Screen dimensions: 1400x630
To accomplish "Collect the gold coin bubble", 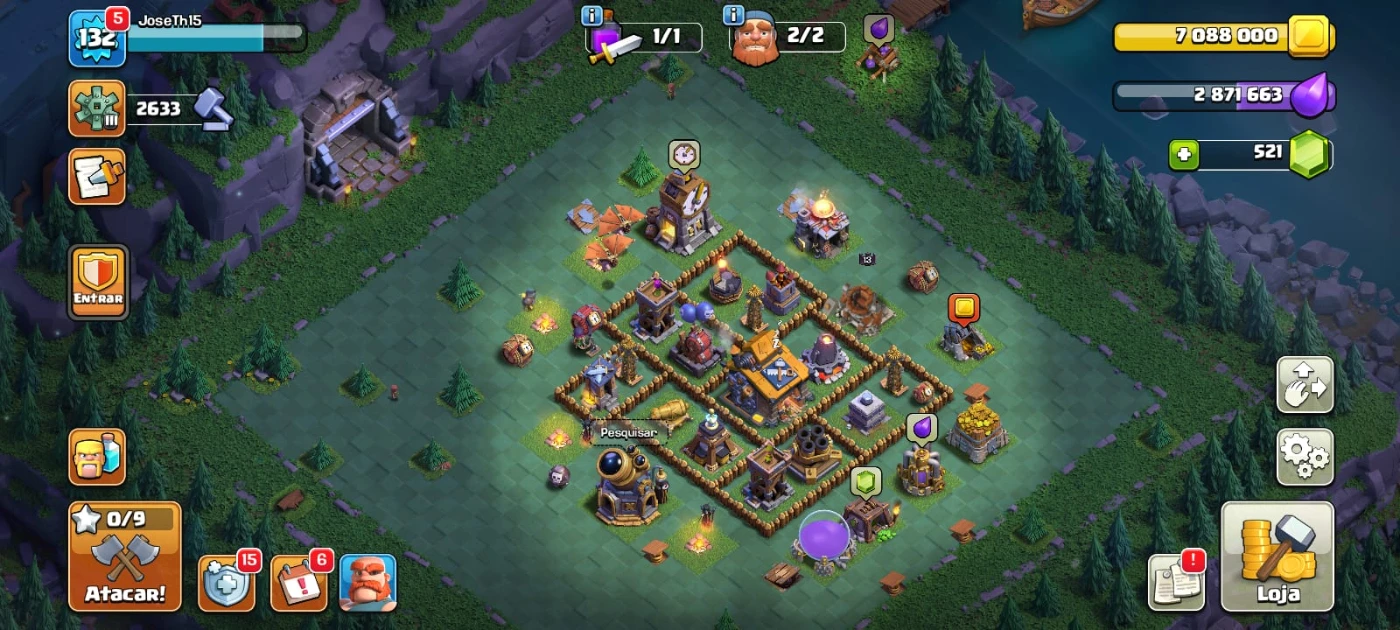I will (963, 308).
